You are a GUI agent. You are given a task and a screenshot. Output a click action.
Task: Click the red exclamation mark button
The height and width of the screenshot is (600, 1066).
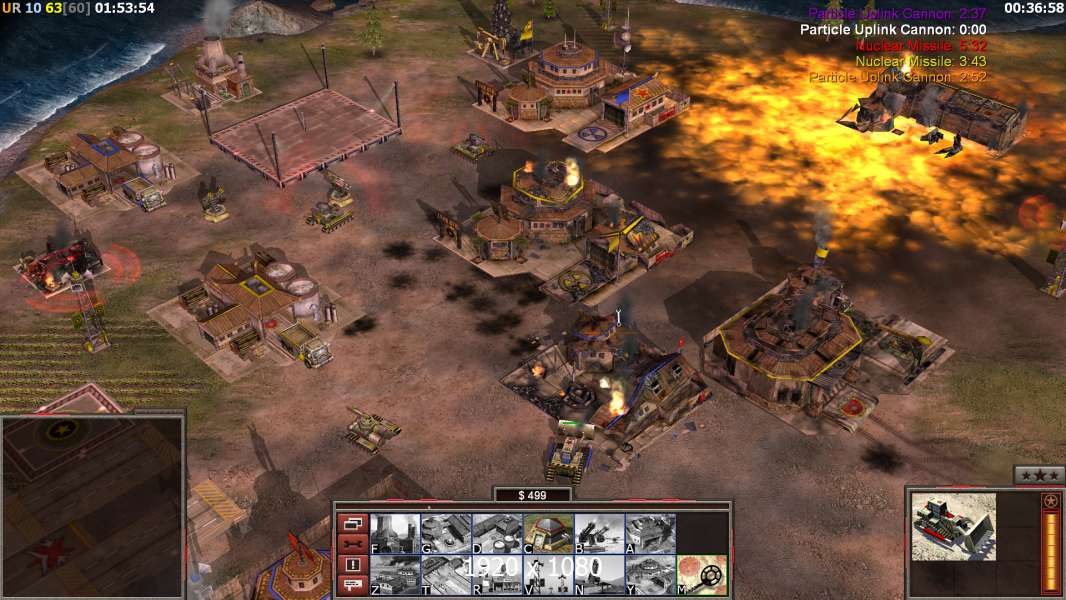coord(351,565)
